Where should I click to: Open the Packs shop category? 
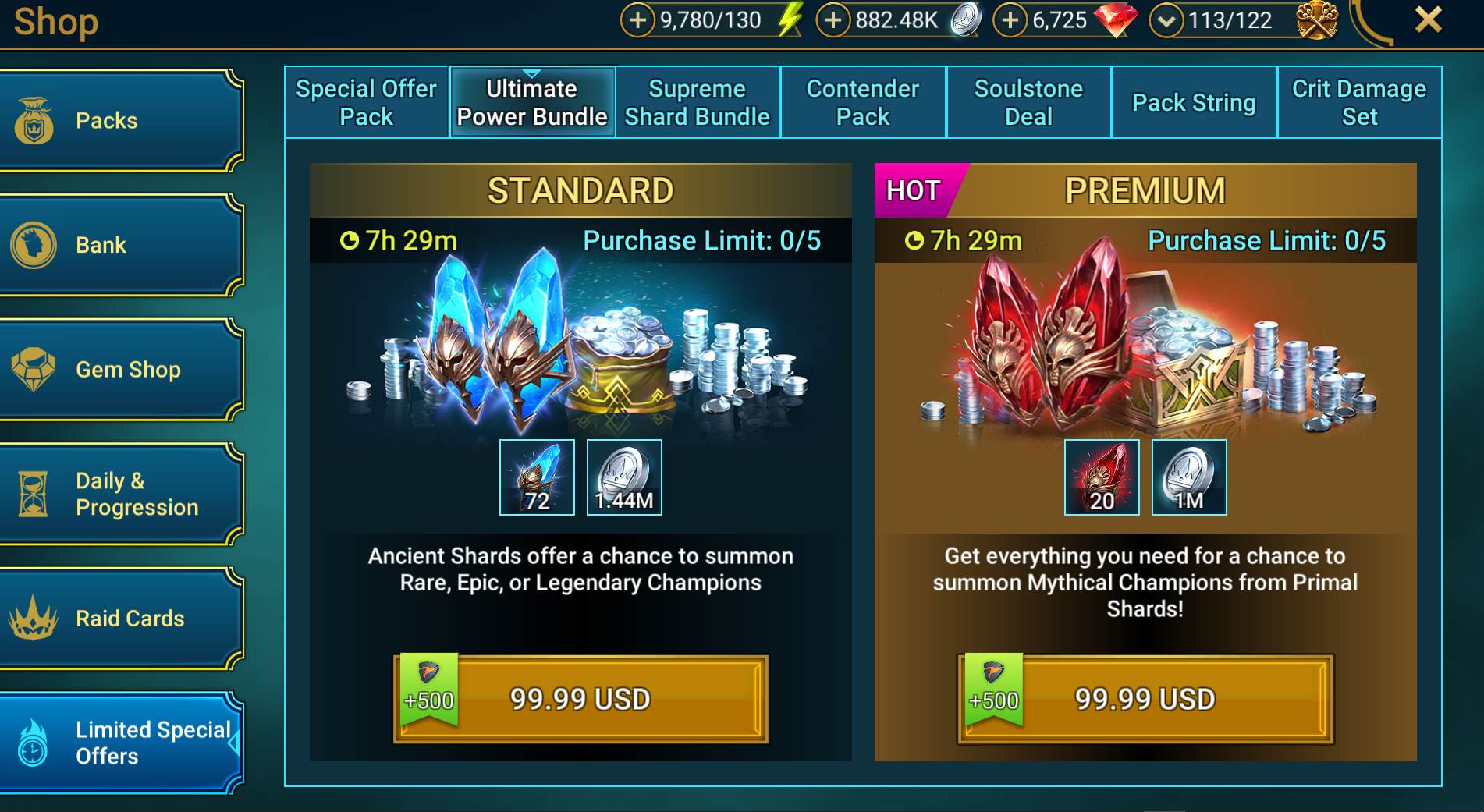(x=121, y=121)
